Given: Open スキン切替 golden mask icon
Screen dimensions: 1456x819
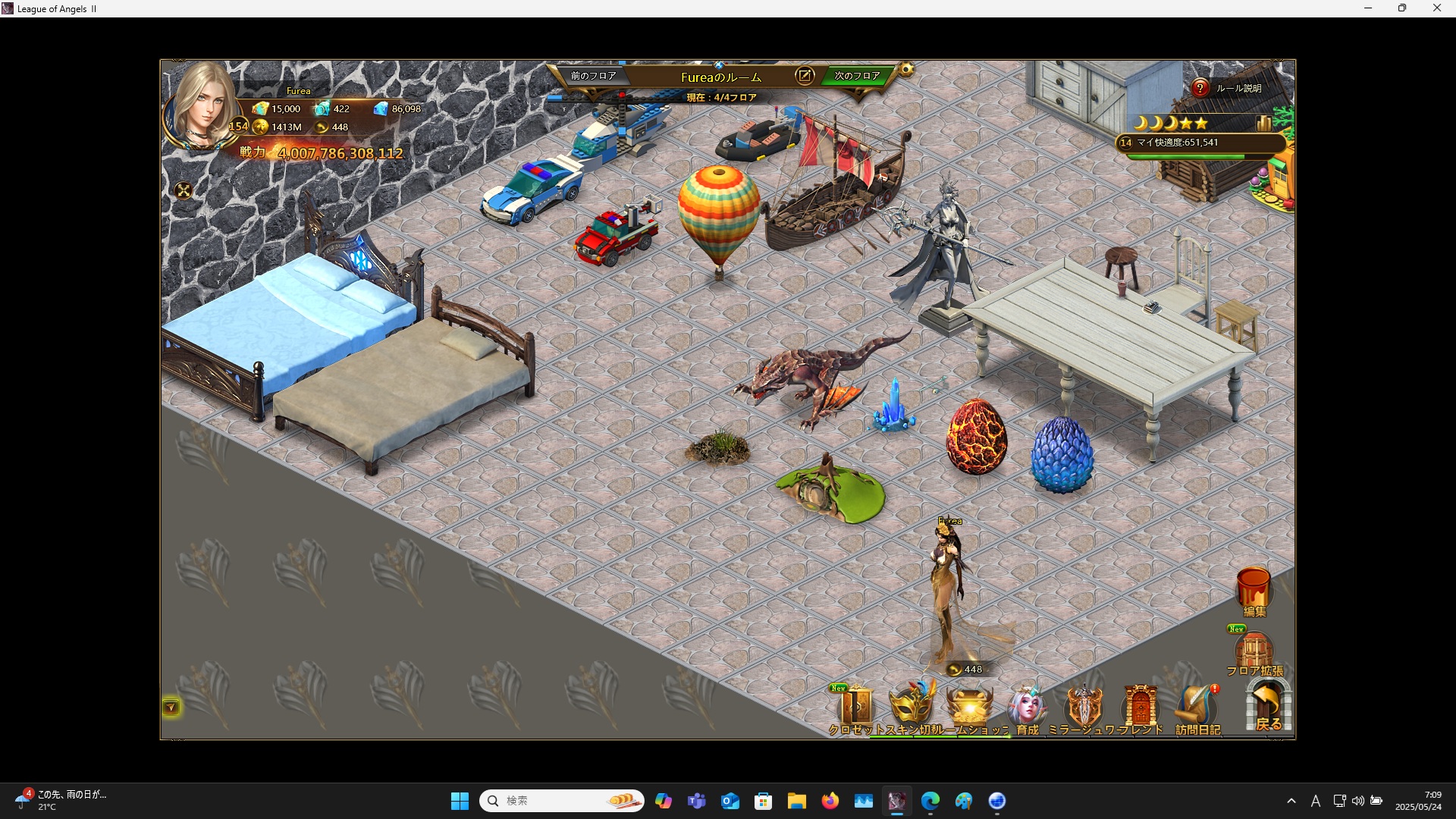Looking at the screenshot, I should tap(912, 707).
